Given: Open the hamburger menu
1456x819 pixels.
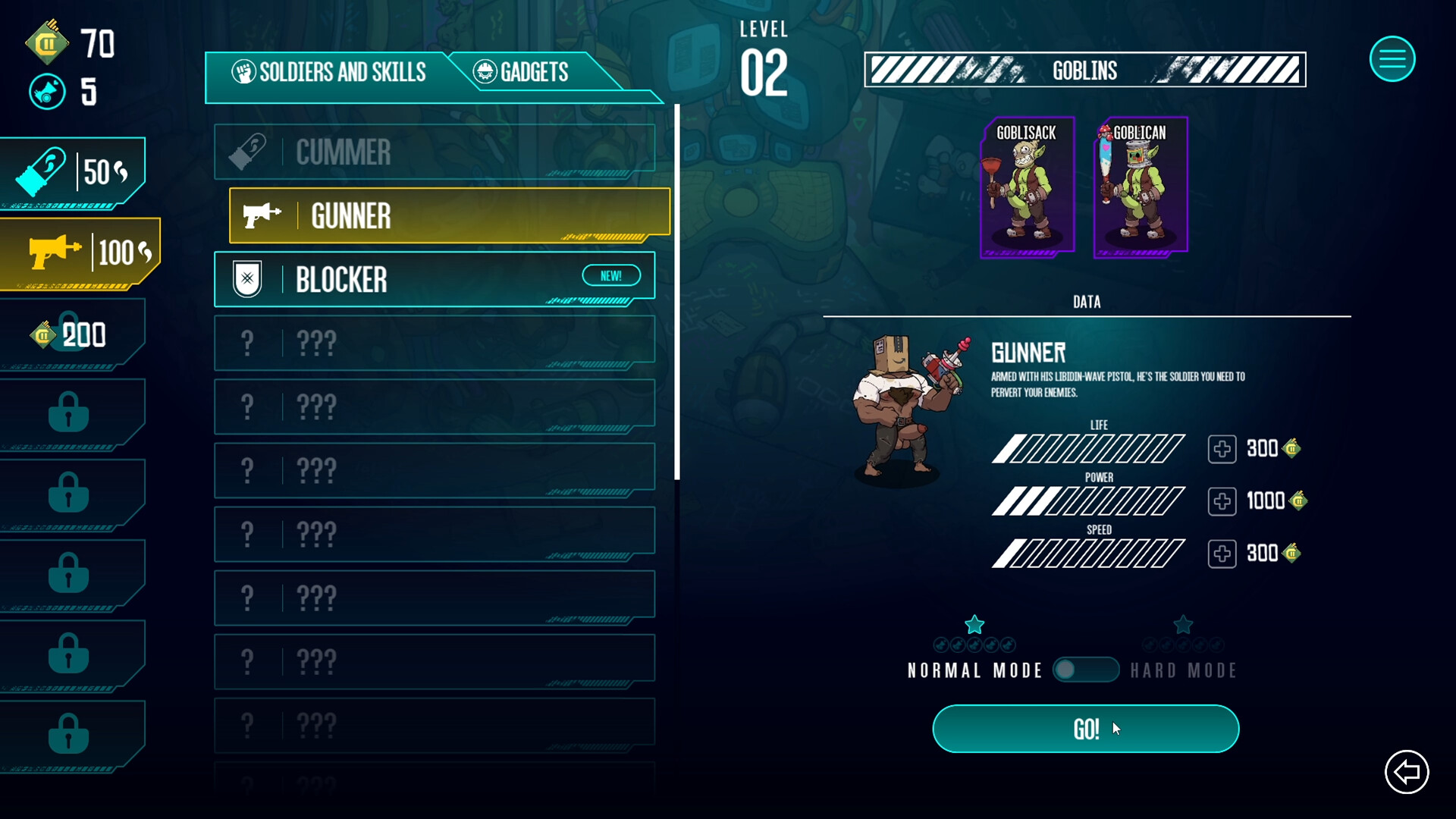Looking at the screenshot, I should (x=1392, y=58).
